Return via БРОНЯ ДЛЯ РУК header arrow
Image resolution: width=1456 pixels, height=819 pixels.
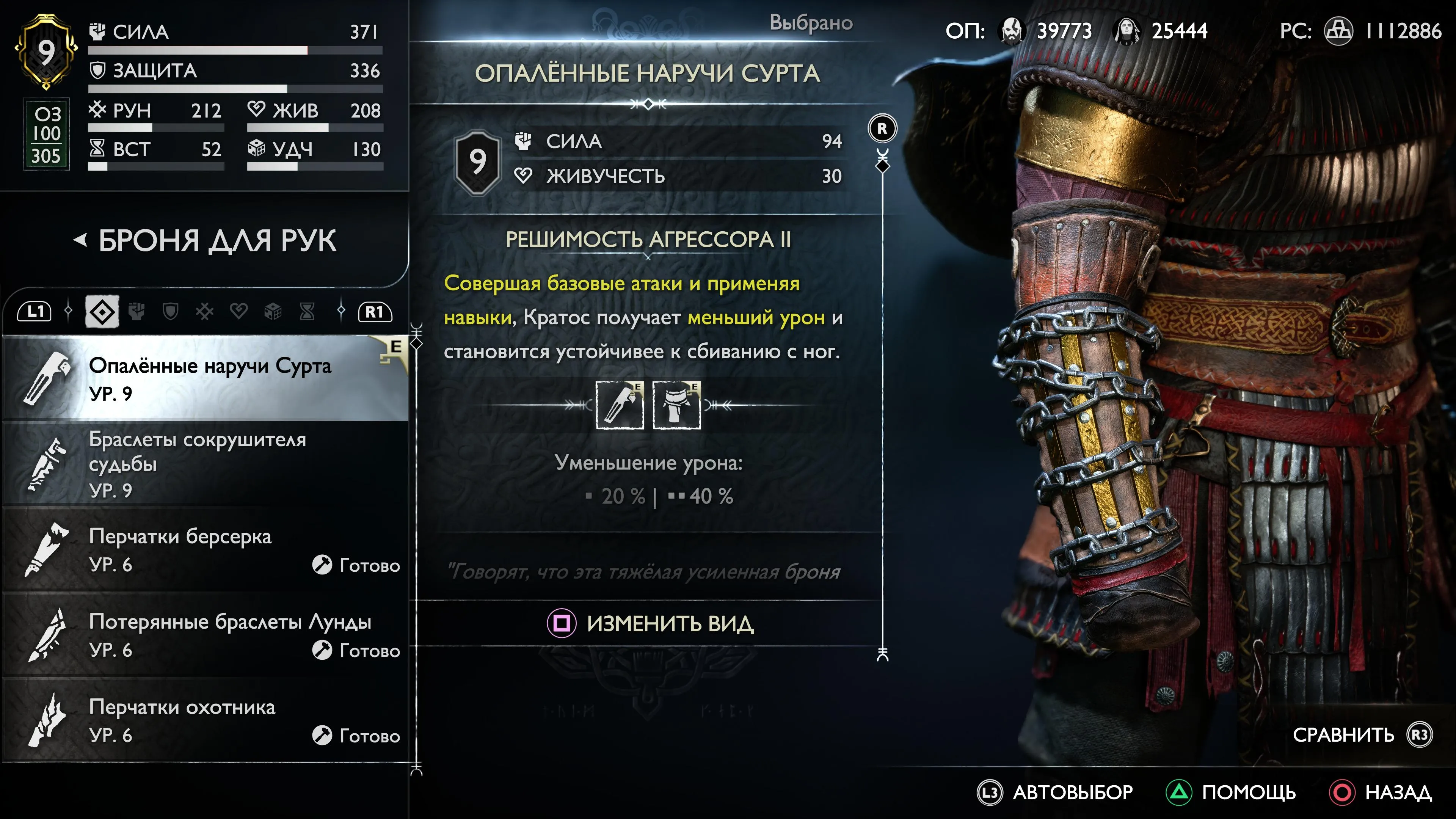tap(81, 240)
